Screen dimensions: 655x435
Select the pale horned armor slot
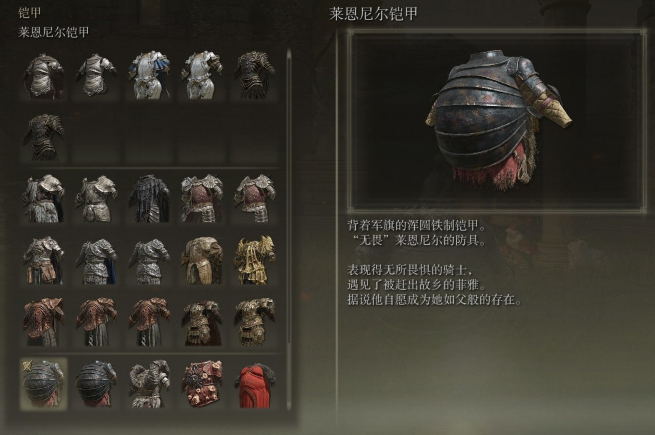pyautogui.click(x=149, y=383)
